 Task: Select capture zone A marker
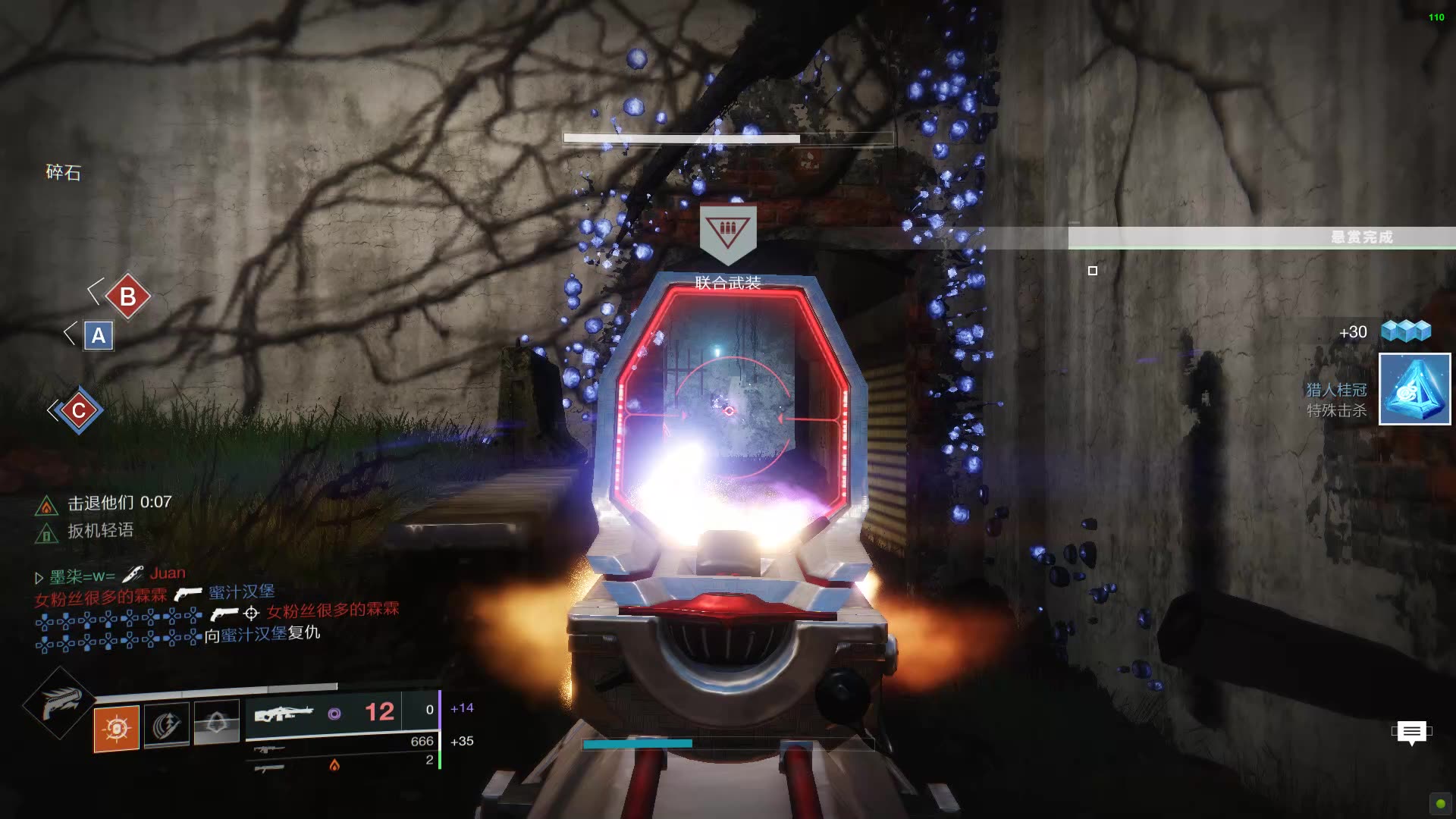point(99,335)
